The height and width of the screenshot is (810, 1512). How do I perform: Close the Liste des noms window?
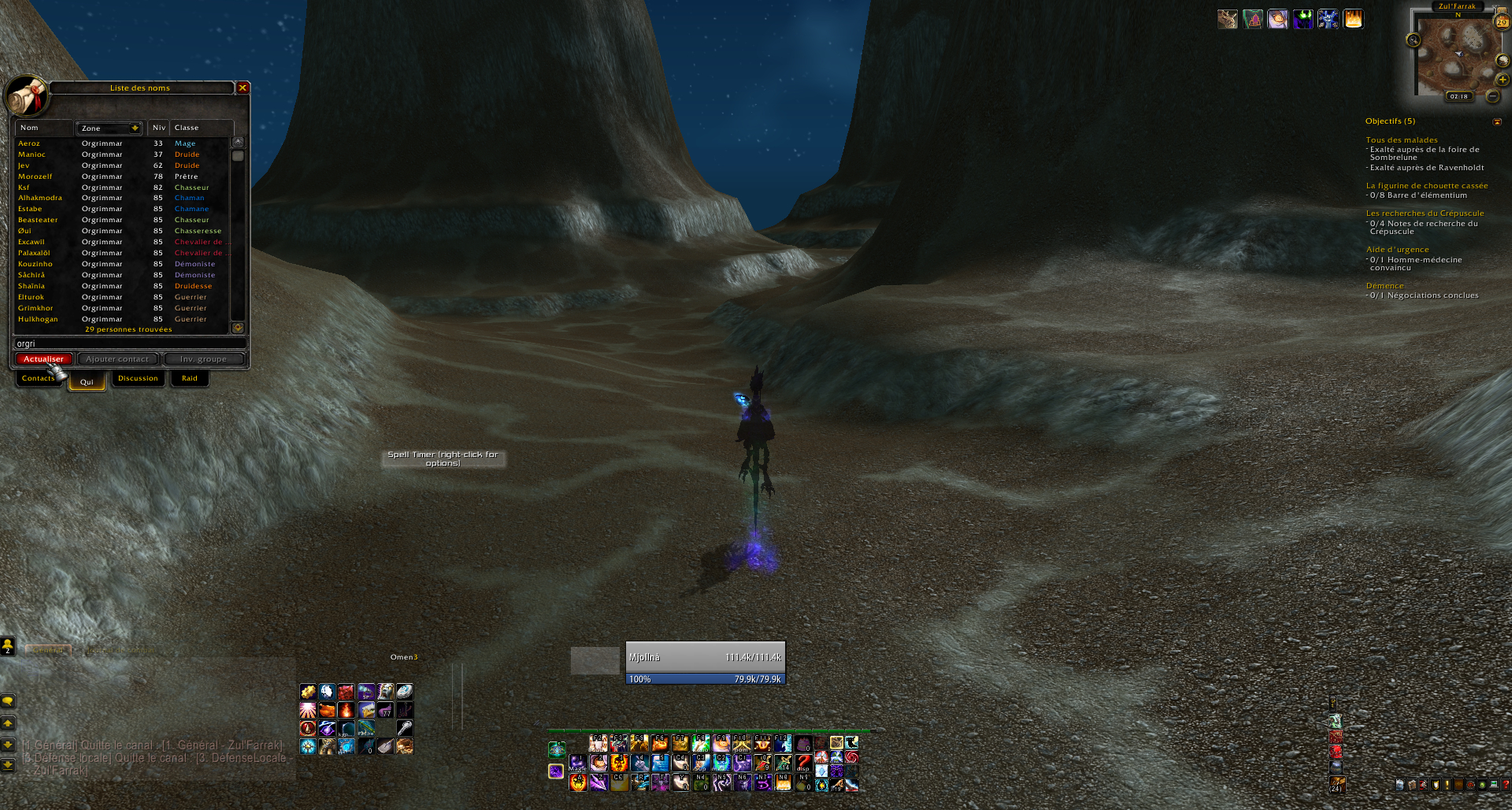pos(243,87)
